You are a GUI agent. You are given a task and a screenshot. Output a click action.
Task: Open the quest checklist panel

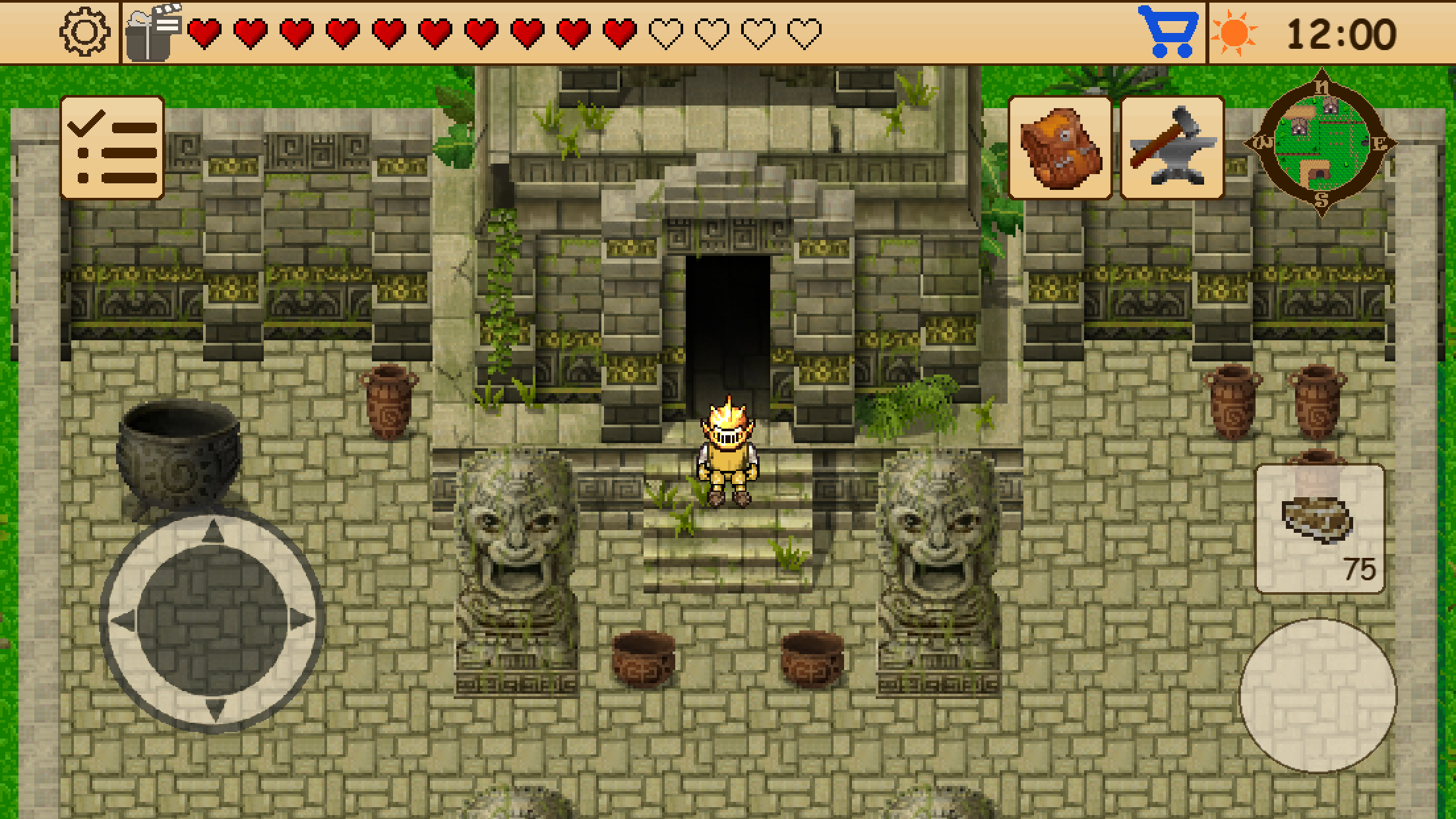tap(112, 147)
